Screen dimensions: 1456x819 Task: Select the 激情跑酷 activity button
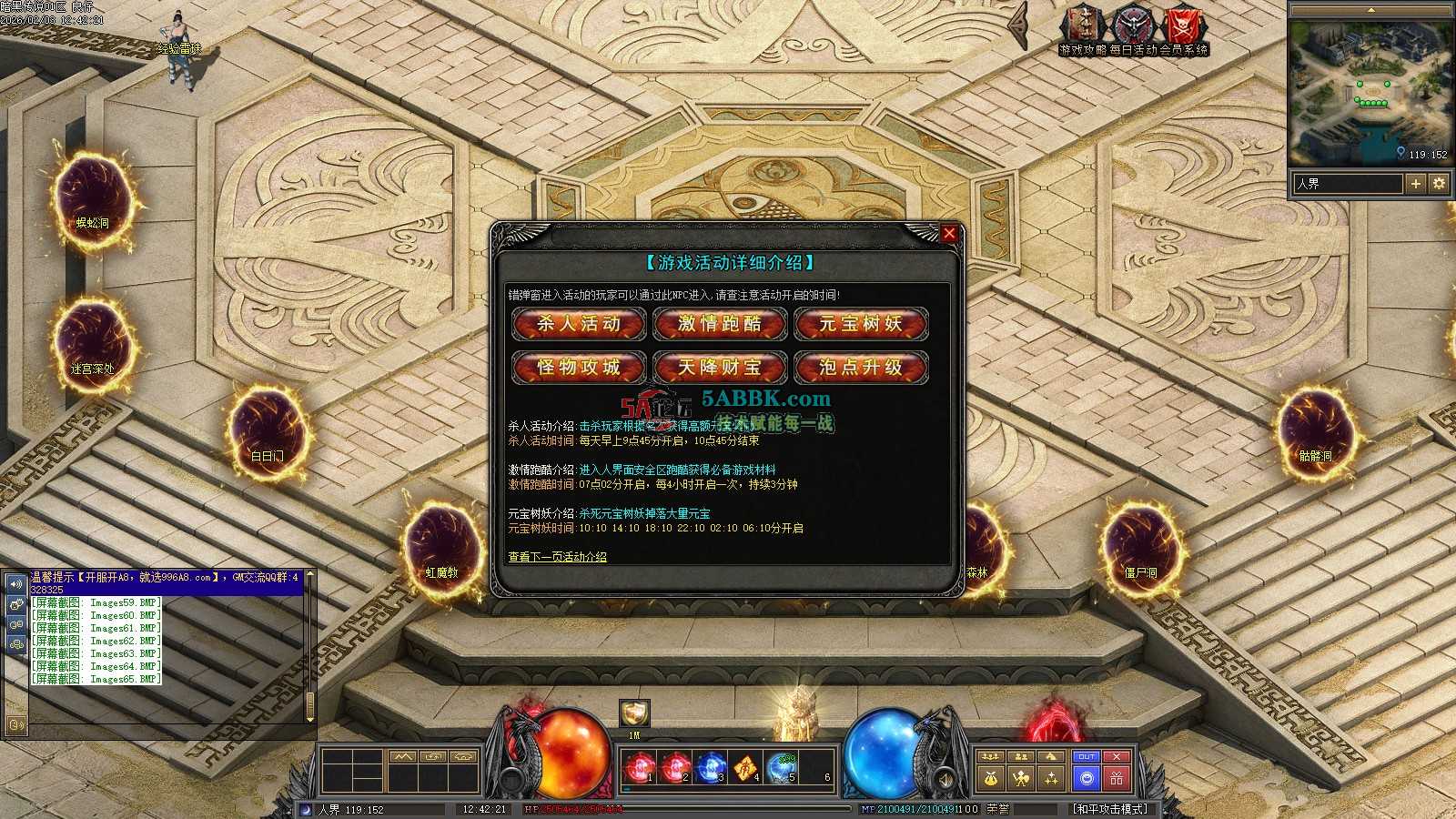(720, 324)
